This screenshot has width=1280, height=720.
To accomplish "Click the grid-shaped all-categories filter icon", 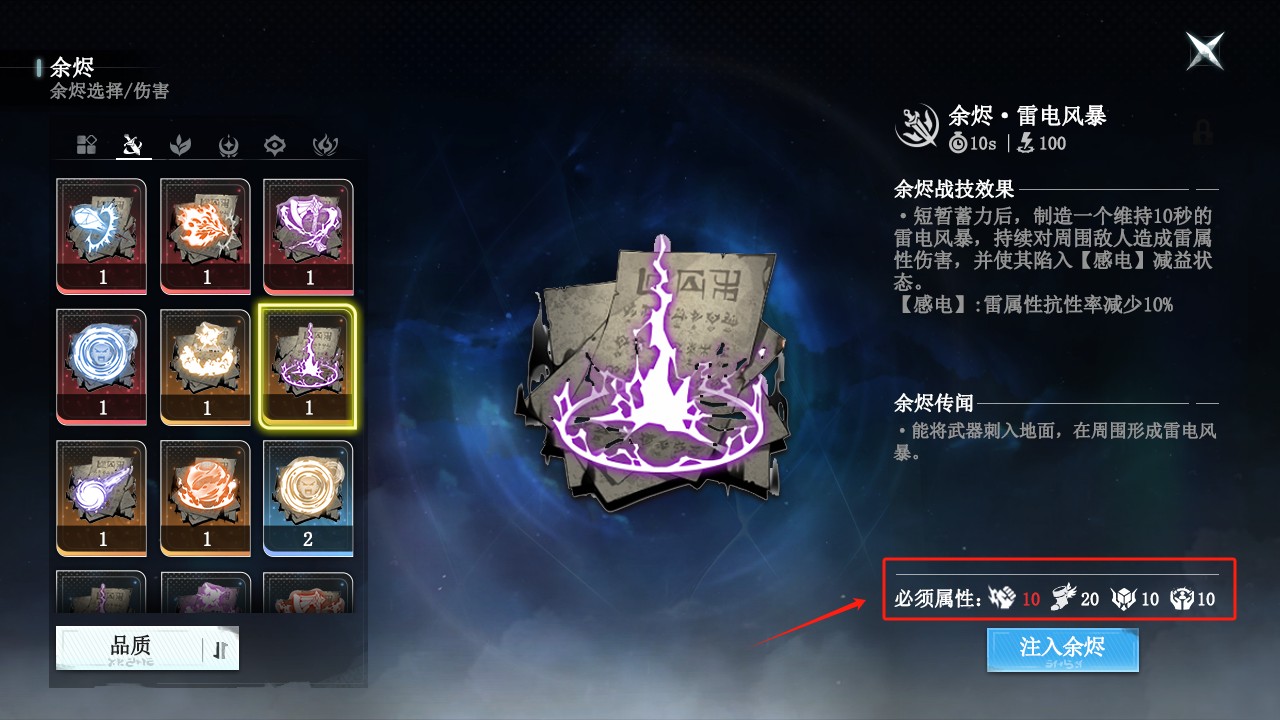I will [85, 143].
